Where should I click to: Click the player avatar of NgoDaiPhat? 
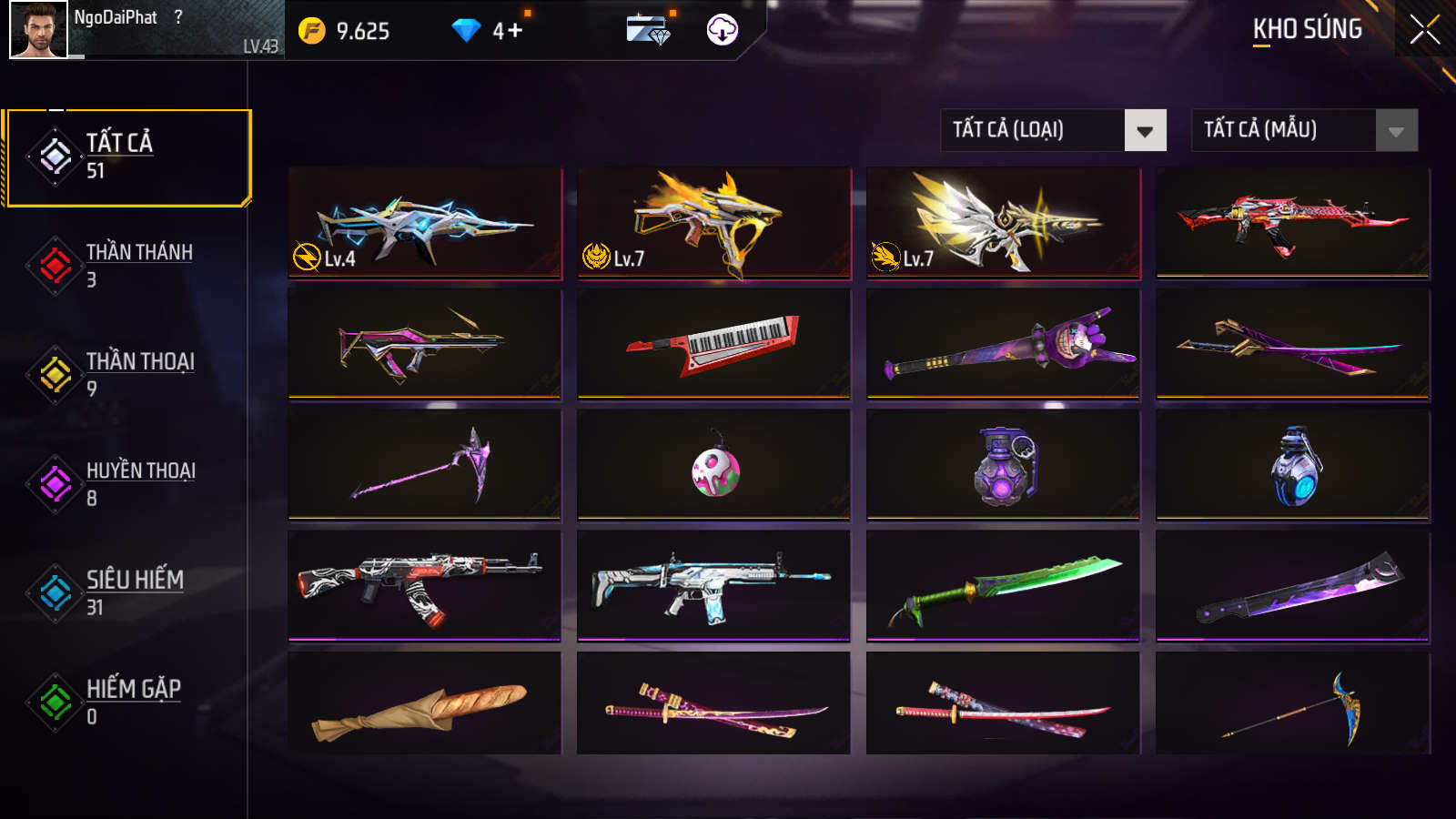40,30
